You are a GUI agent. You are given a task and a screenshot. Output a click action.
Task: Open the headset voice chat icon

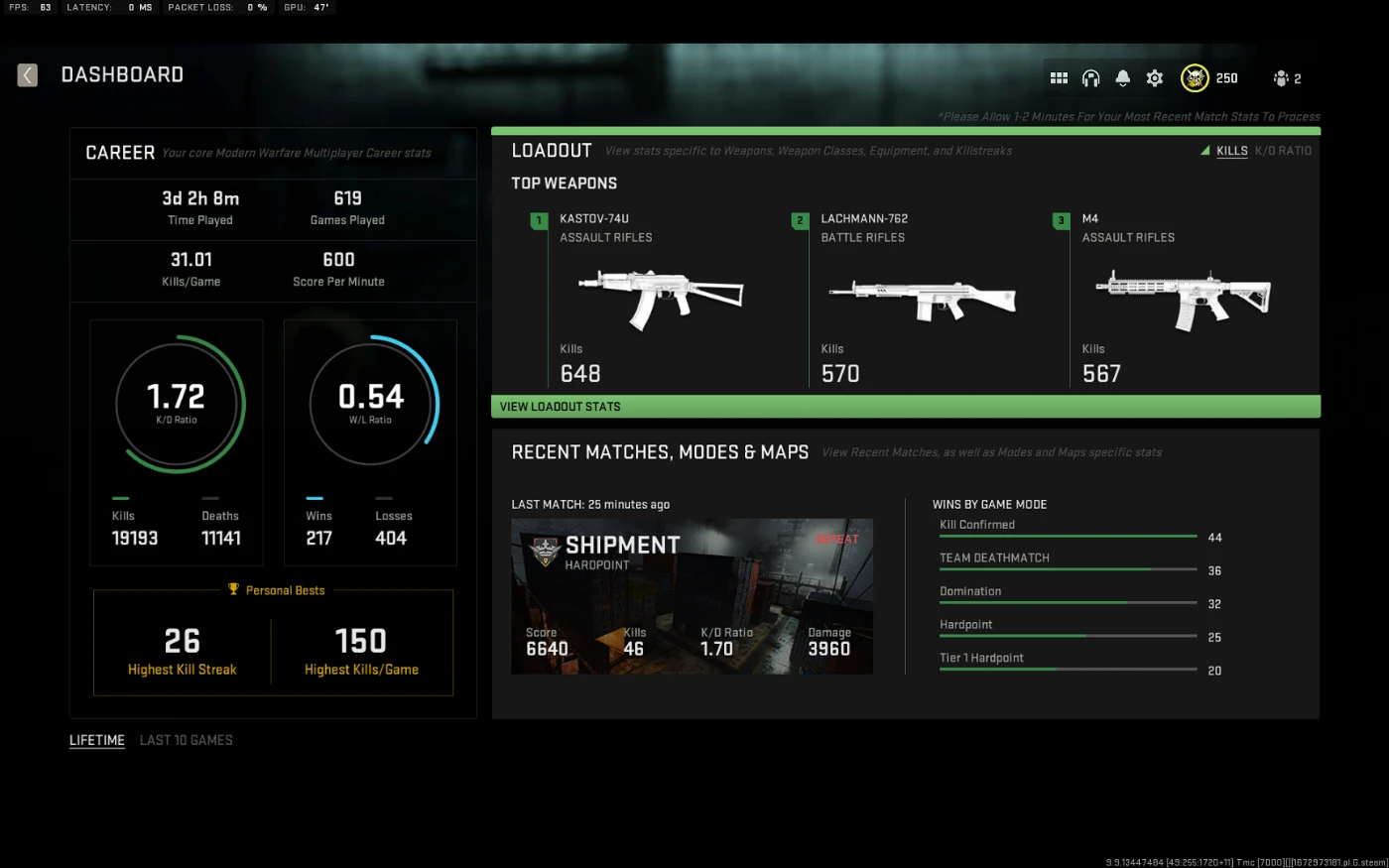point(1090,78)
